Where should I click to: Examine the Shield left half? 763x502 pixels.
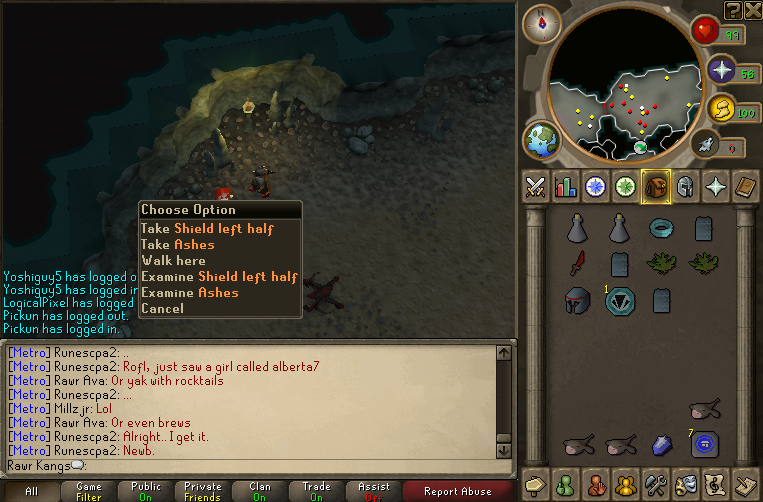click(x=219, y=277)
